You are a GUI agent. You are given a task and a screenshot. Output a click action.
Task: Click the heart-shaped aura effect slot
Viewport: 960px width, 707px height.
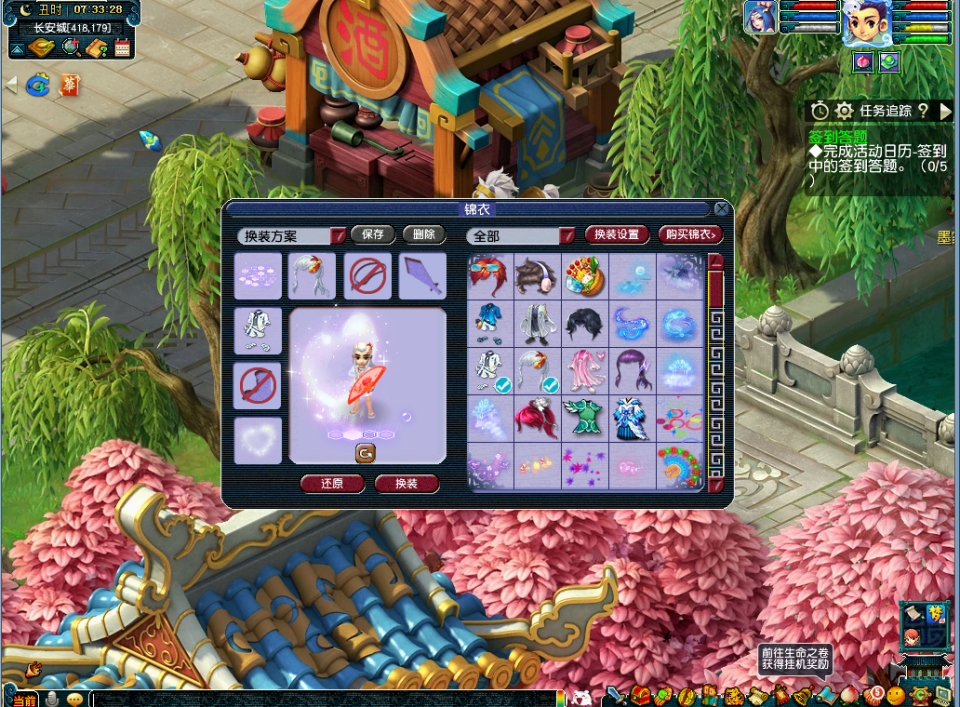click(x=258, y=441)
